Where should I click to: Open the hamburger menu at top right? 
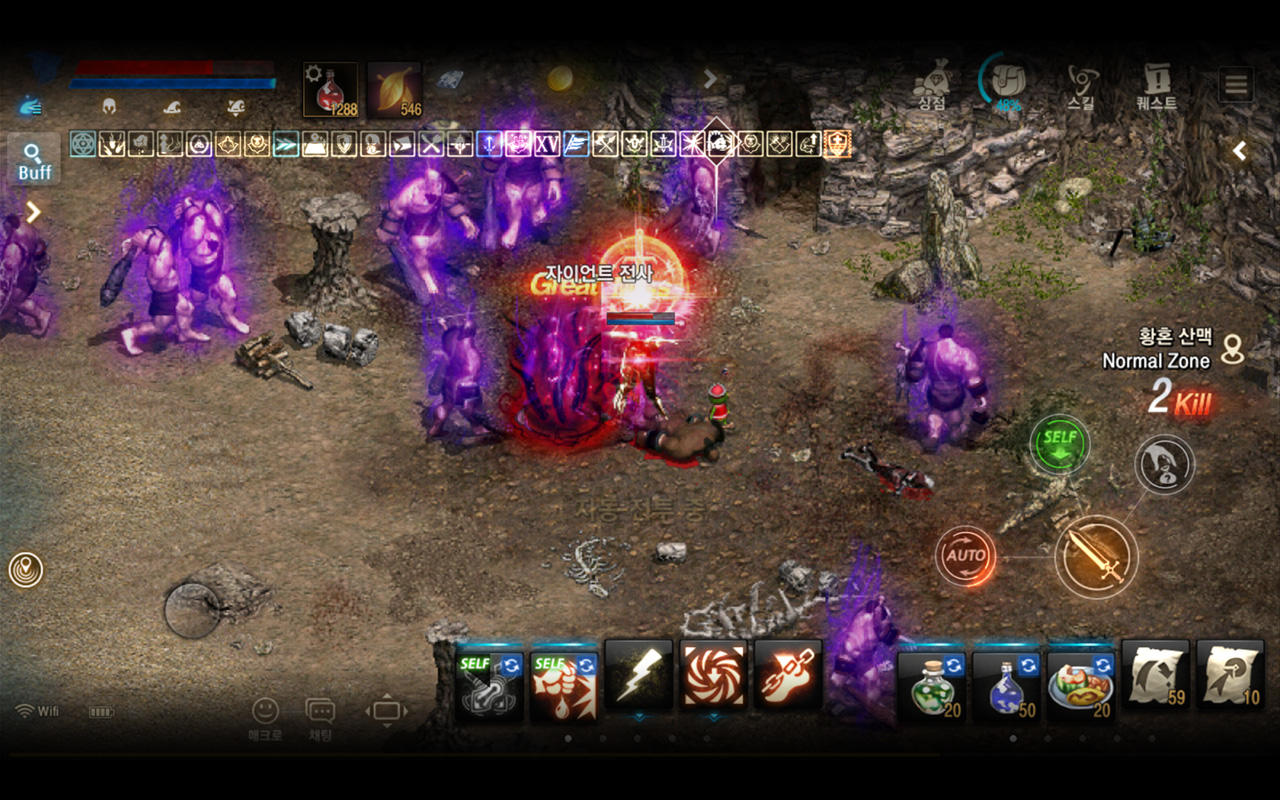[1235, 85]
